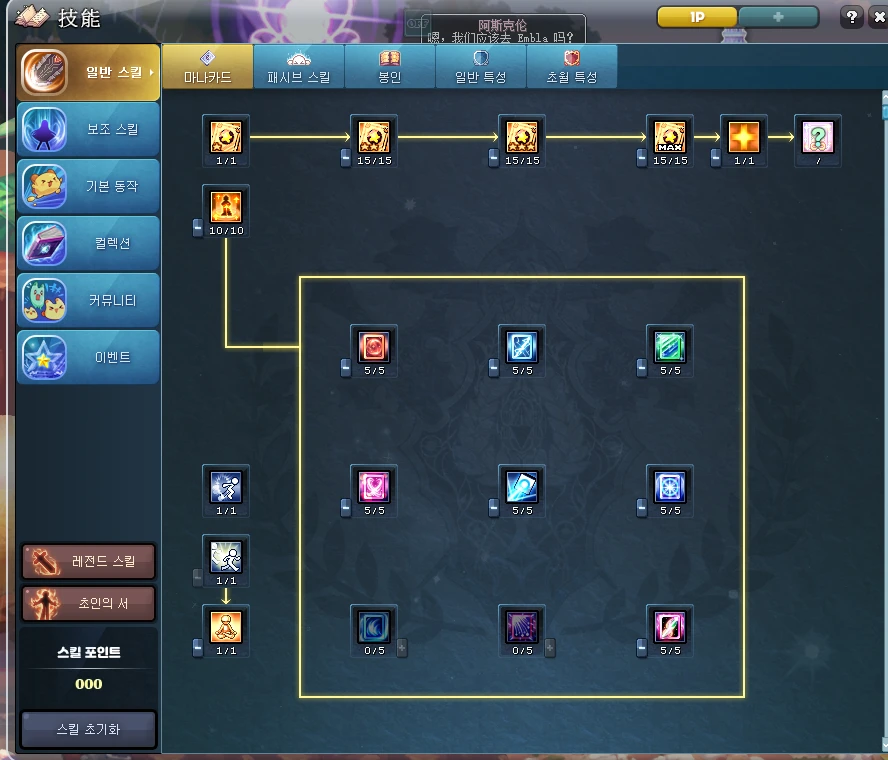Select the green question mark skill icon
Image resolution: width=888 pixels, height=760 pixels.
pos(818,136)
